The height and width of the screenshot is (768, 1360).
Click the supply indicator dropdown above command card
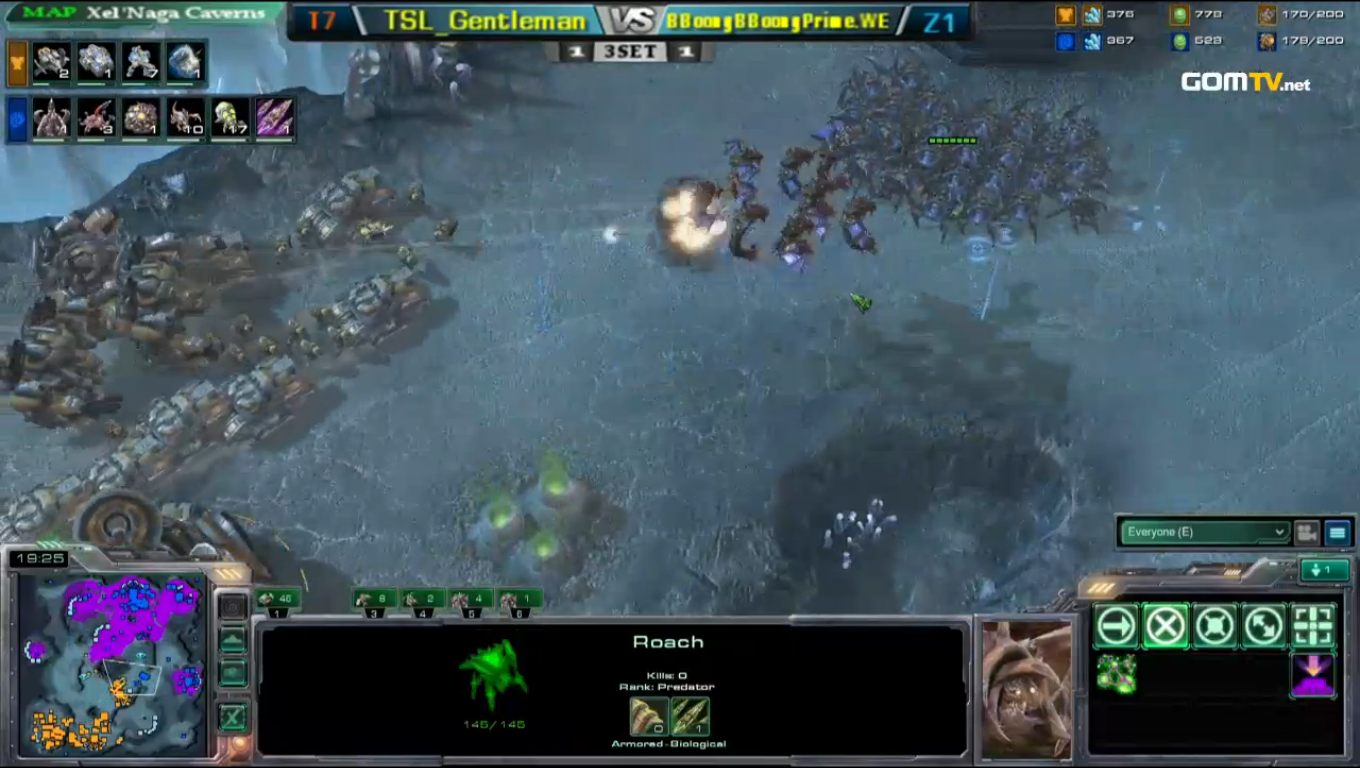pos(1324,568)
